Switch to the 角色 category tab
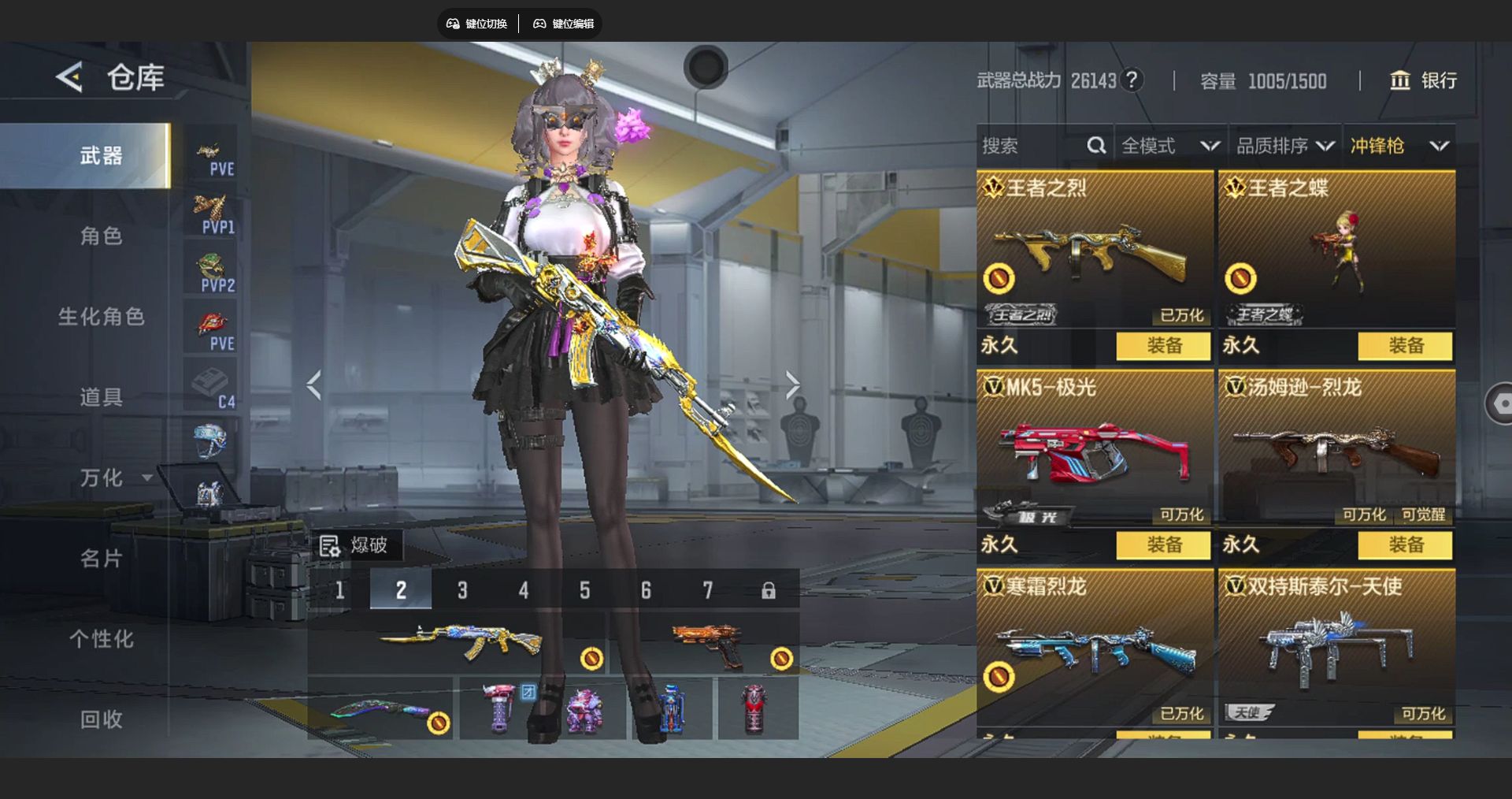This screenshot has width=1512, height=799. point(101,236)
